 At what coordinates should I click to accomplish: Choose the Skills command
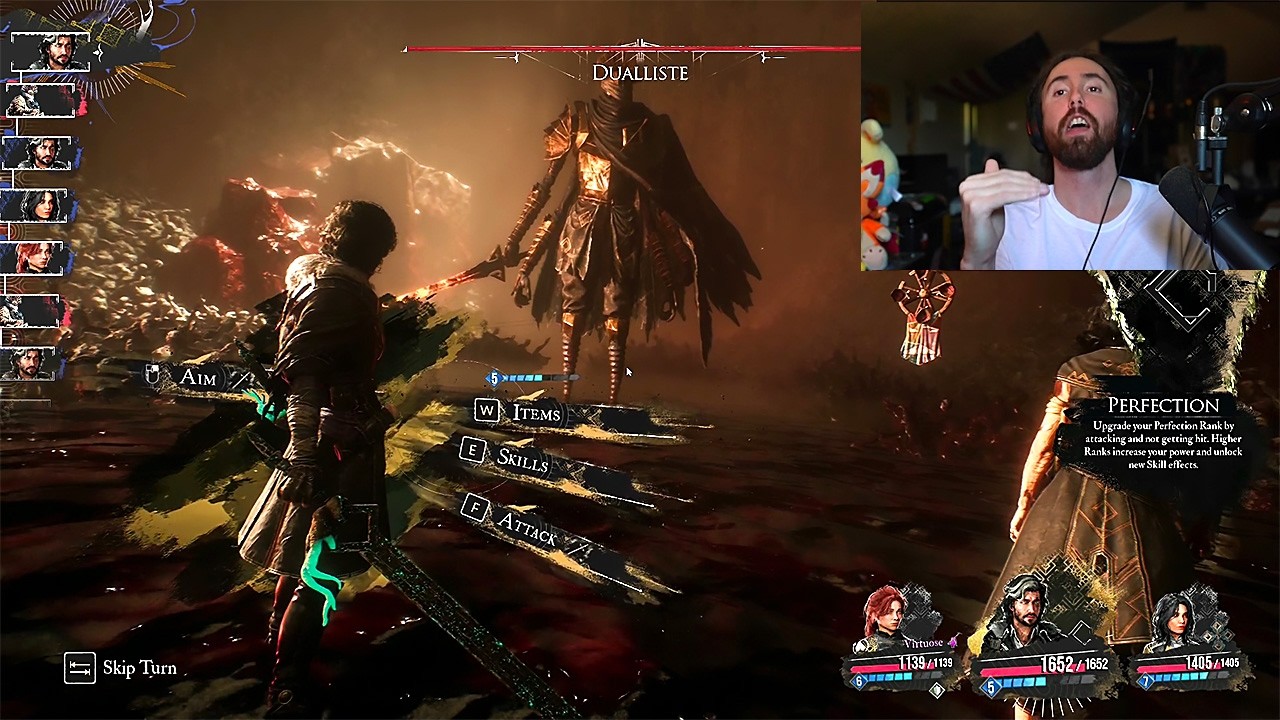click(x=522, y=459)
